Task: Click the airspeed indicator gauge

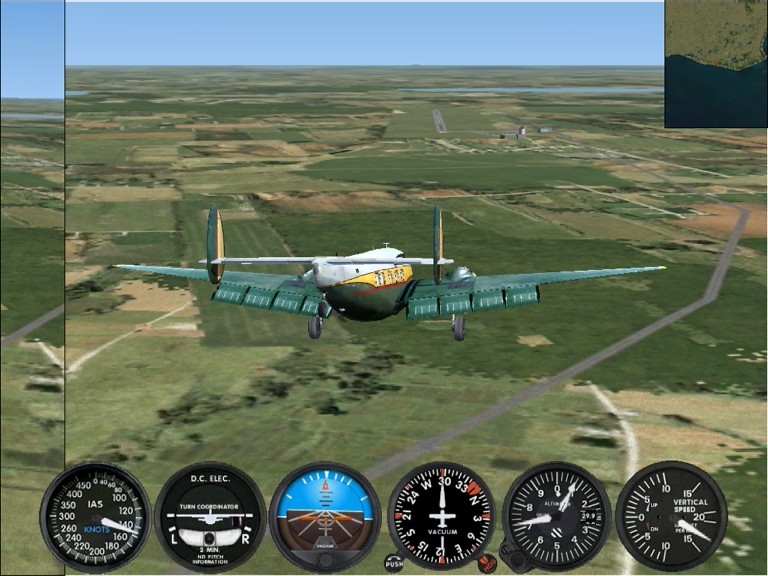Action: (x=95, y=516)
